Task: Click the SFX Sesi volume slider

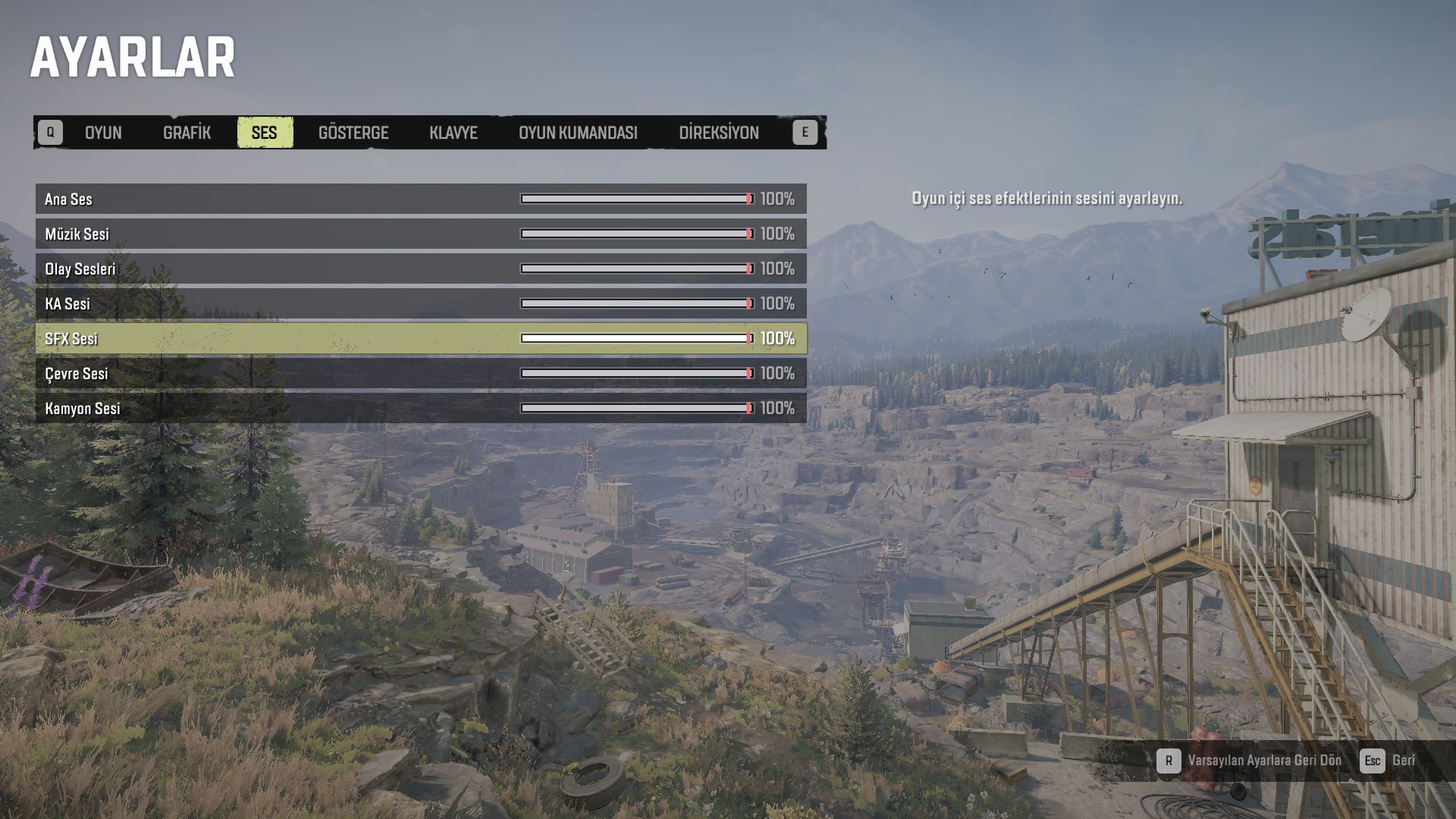Action: (637, 338)
